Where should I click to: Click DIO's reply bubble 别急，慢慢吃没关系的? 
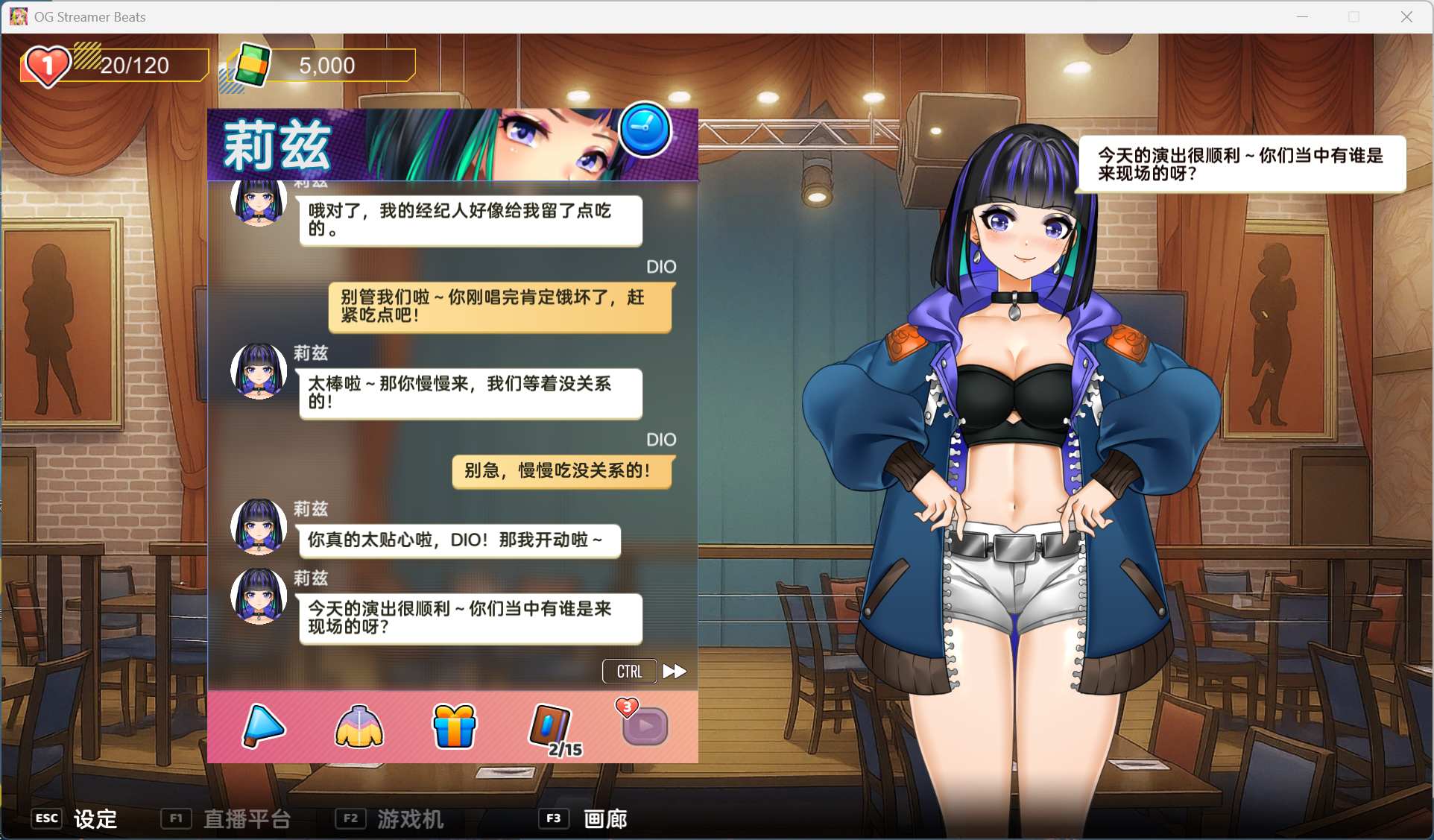[x=562, y=471]
